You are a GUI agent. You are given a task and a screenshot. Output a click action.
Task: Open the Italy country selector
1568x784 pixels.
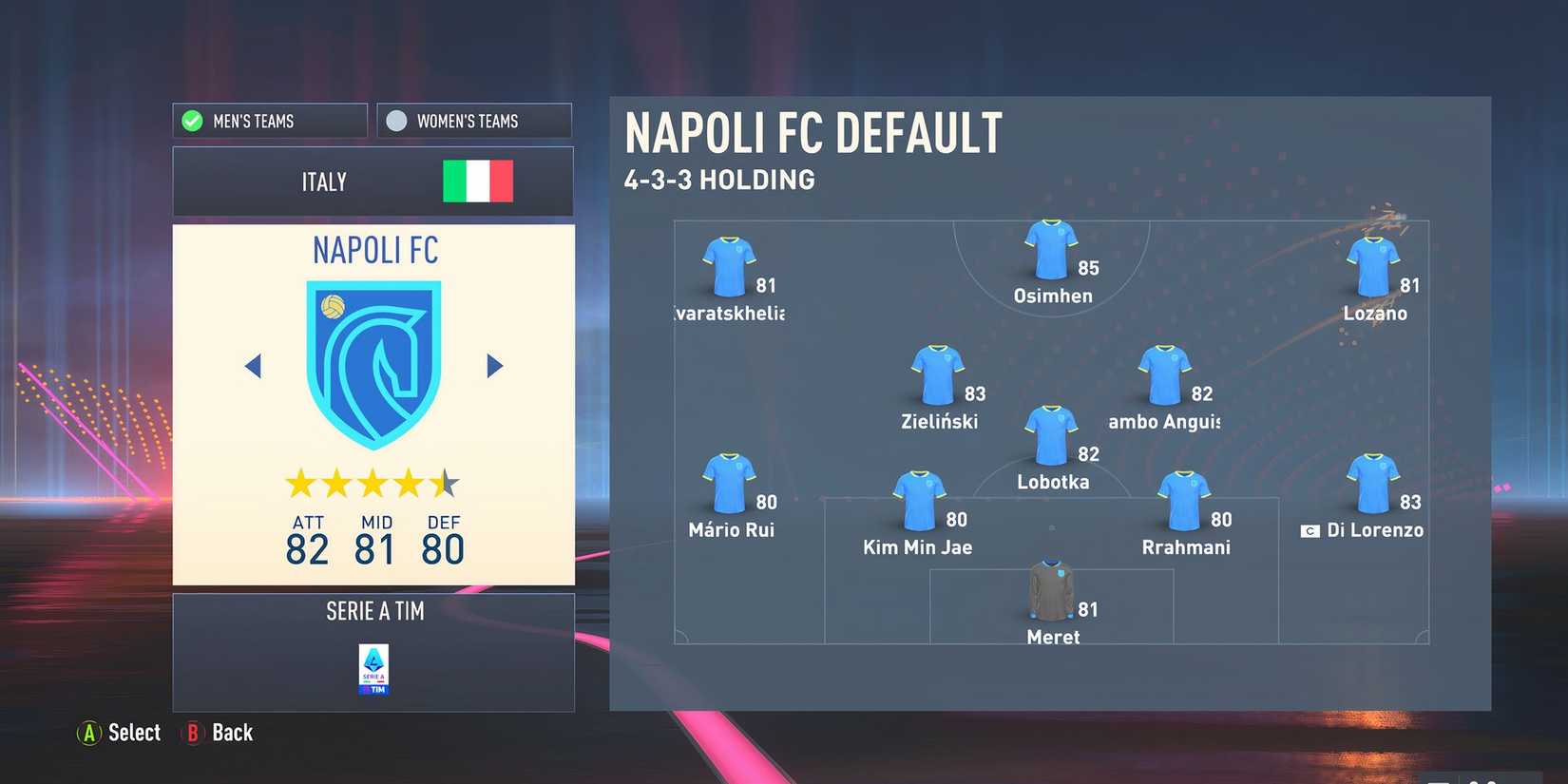tap(373, 181)
